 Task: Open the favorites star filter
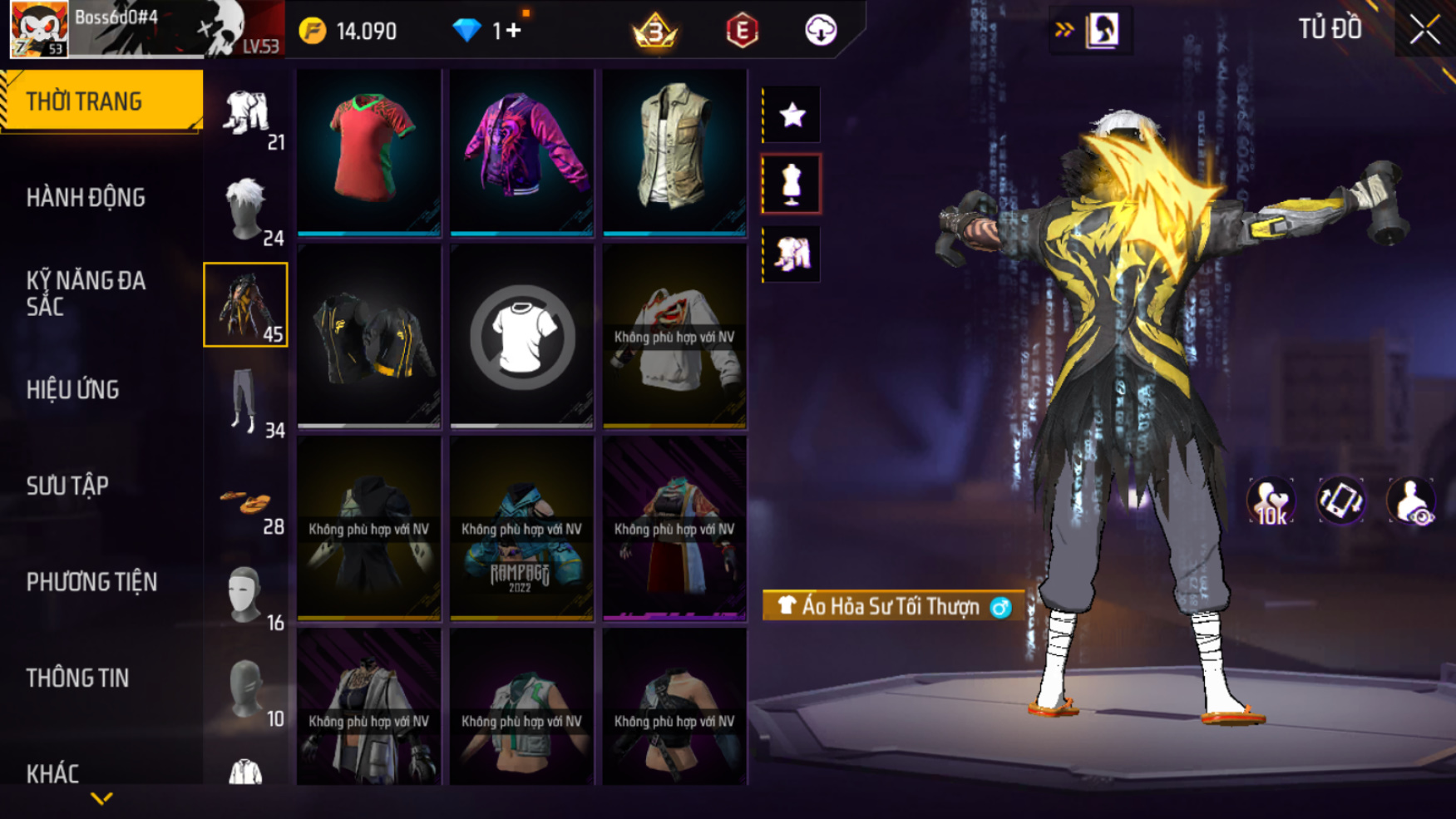pyautogui.click(x=792, y=115)
